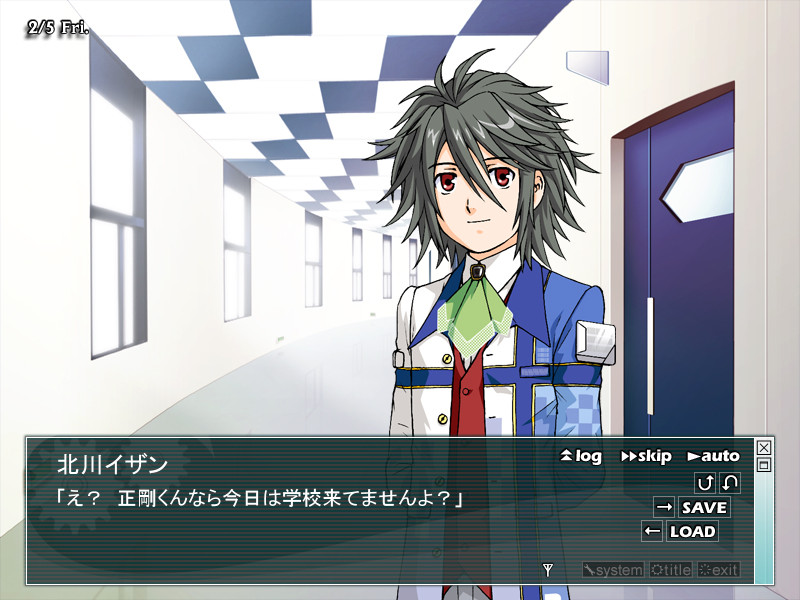The image size is (800, 600).
Task: Click the SAVE button
Action: point(704,507)
